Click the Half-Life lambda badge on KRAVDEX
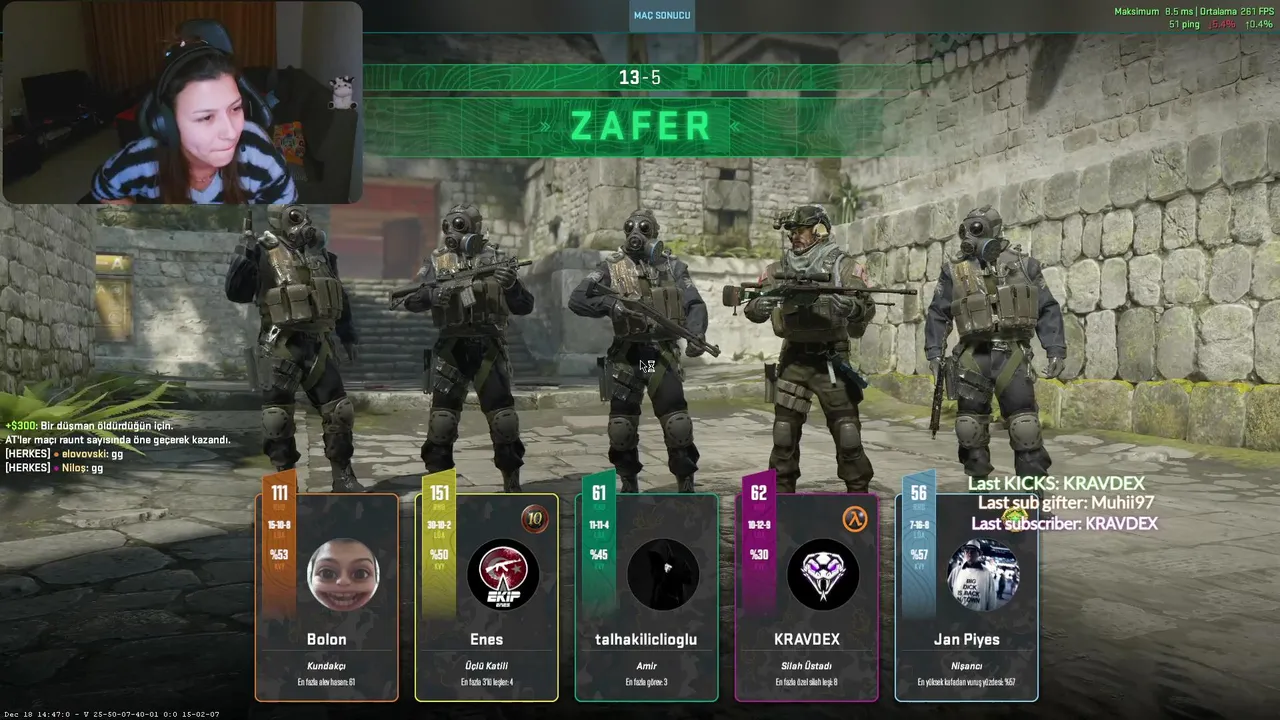Image resolution: width=1280 pixels, height=720 pixels. (x=854, y=519)
